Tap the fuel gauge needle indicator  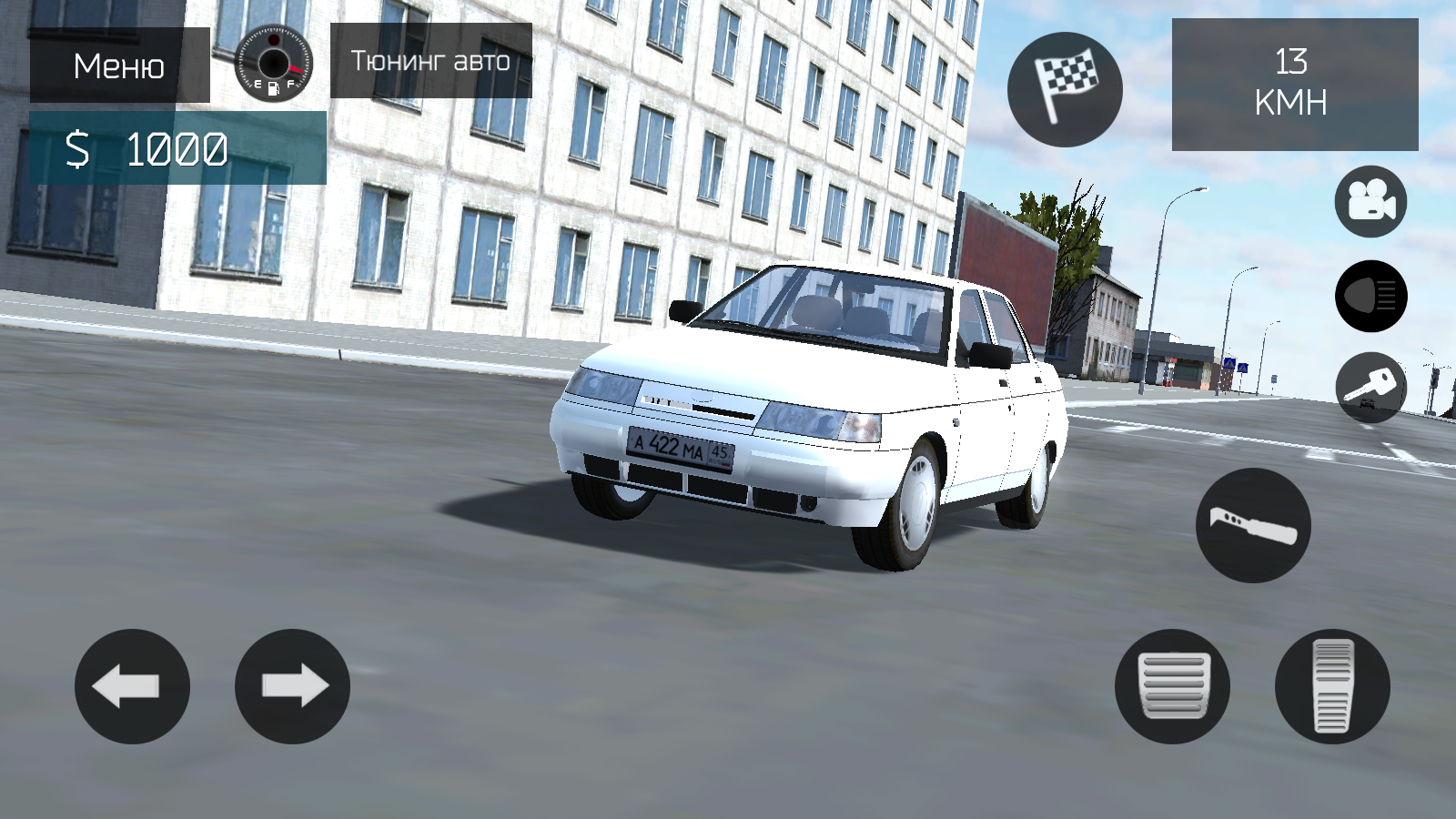(297, 68)
